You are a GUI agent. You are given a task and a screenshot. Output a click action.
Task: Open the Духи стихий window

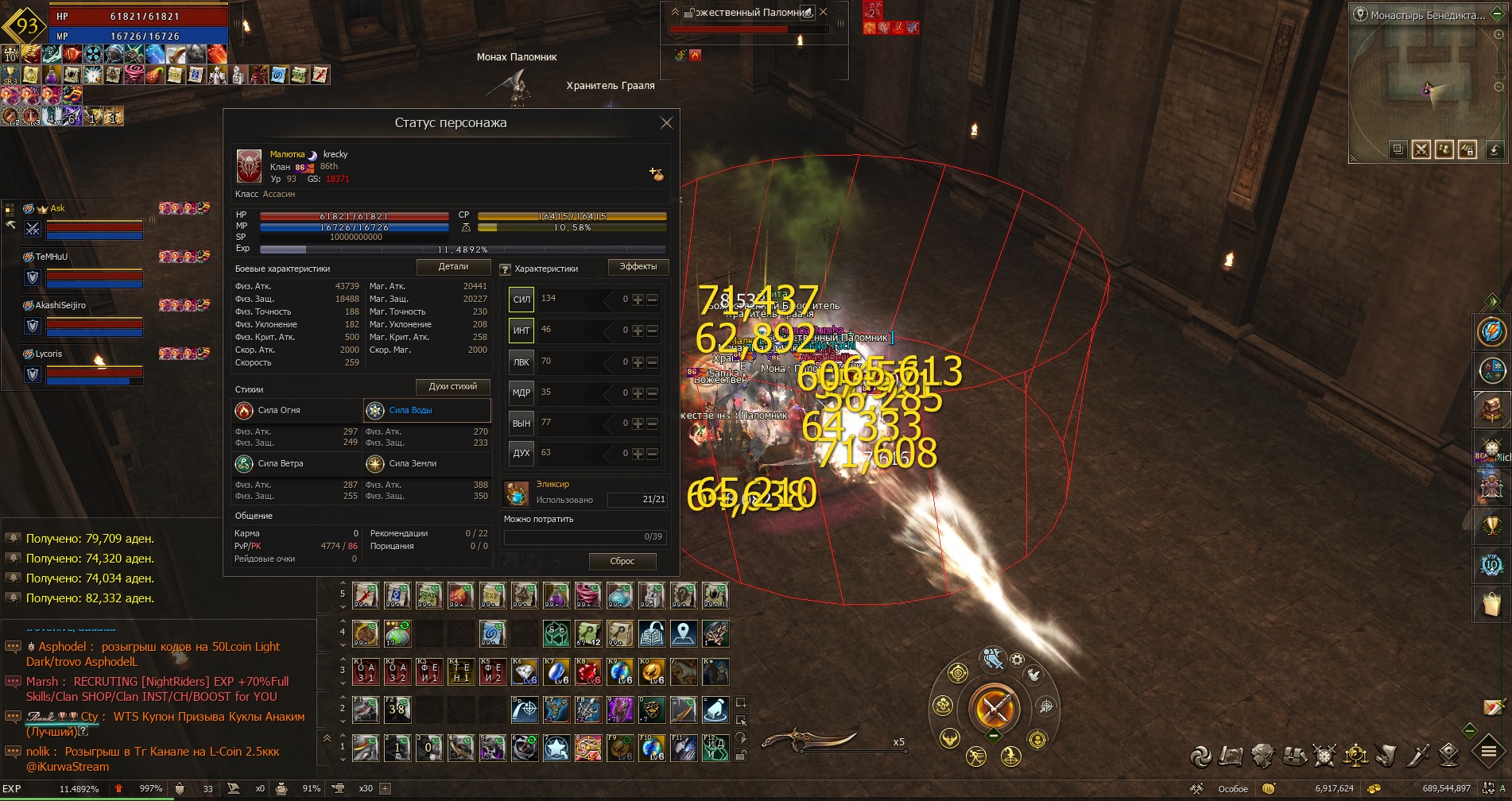click(452, 387)
